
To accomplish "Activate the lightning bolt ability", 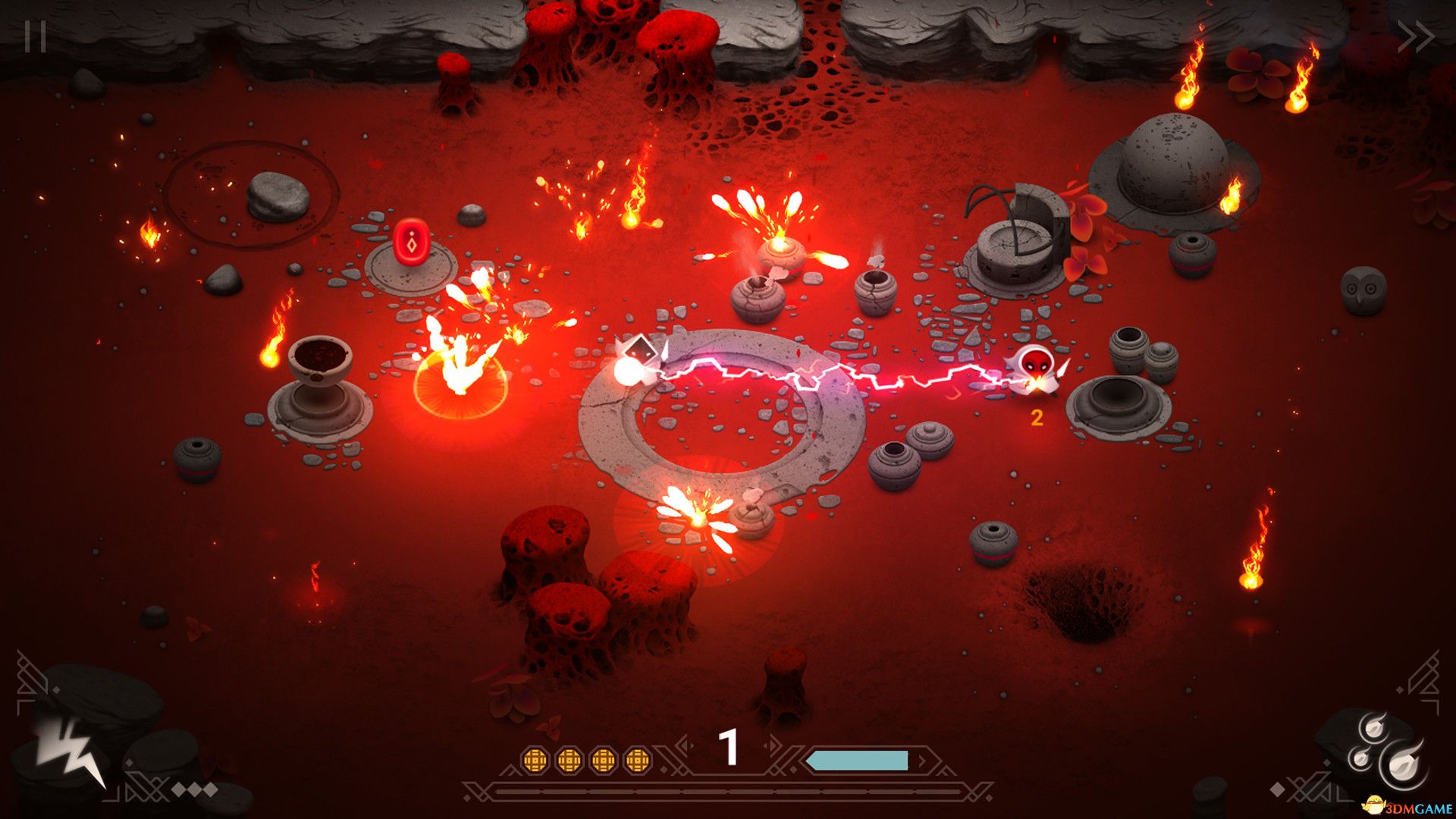I will point(71,749).
